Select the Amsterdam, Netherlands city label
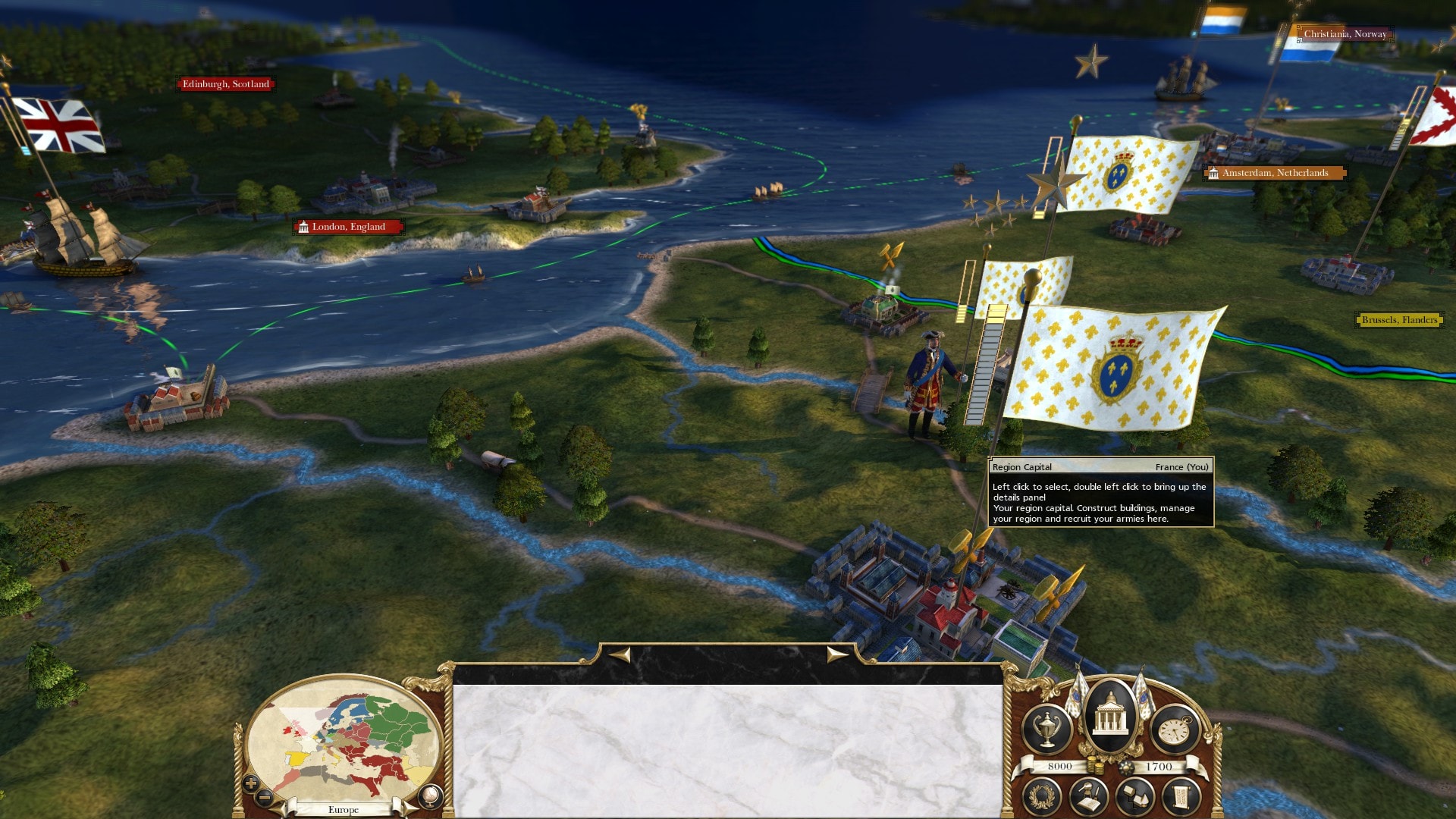The width and height of the screenshot is (1456, 819). [x=1275, y=173]
